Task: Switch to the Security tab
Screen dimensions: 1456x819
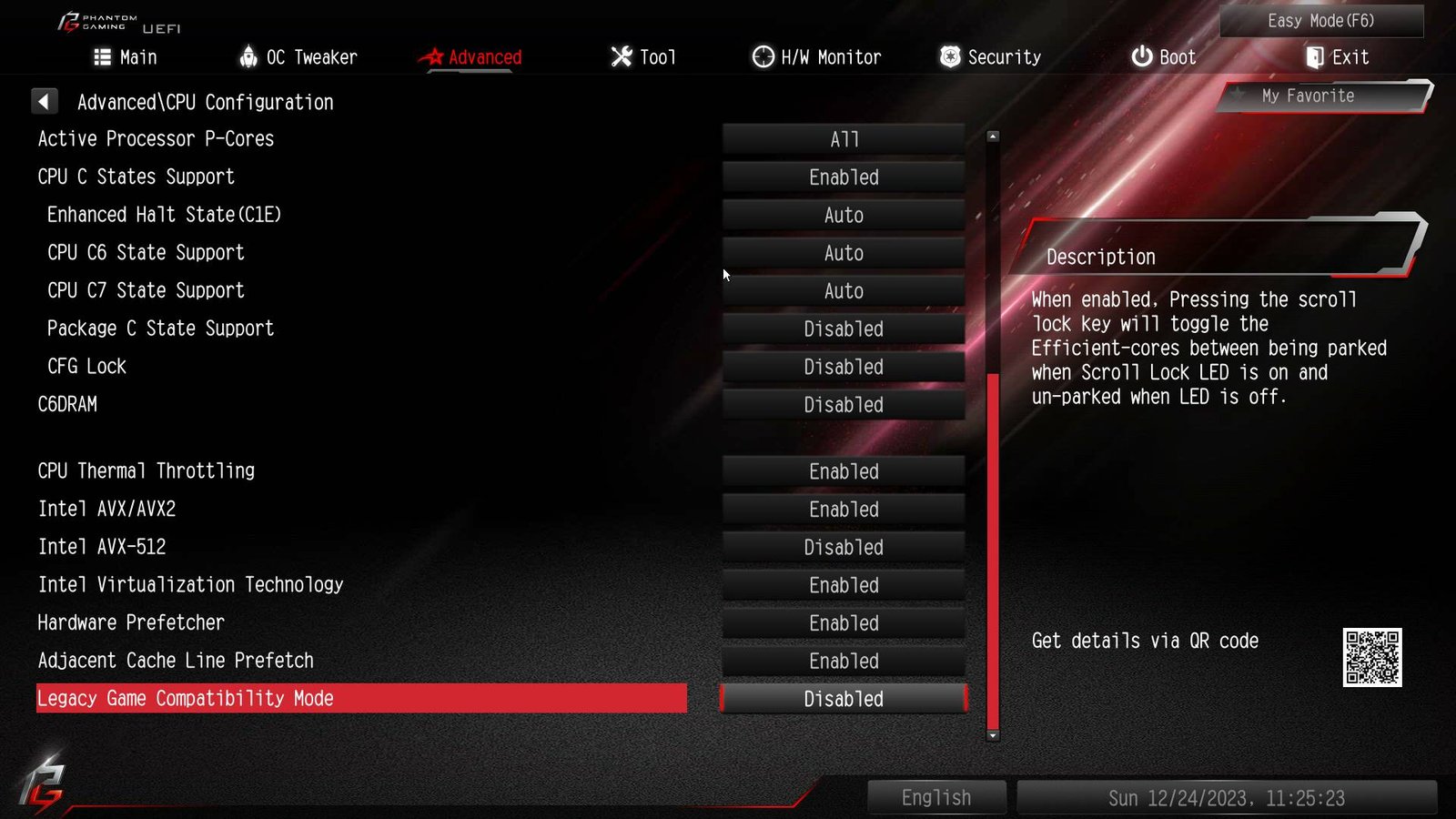Action: click(x=990, y=57)
